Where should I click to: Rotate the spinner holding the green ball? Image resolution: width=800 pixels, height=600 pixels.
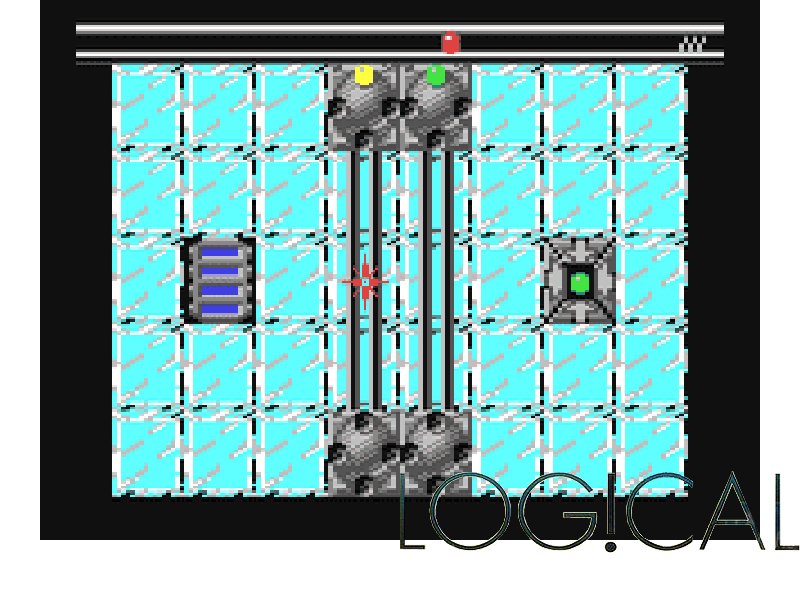[x=436, y=106]
